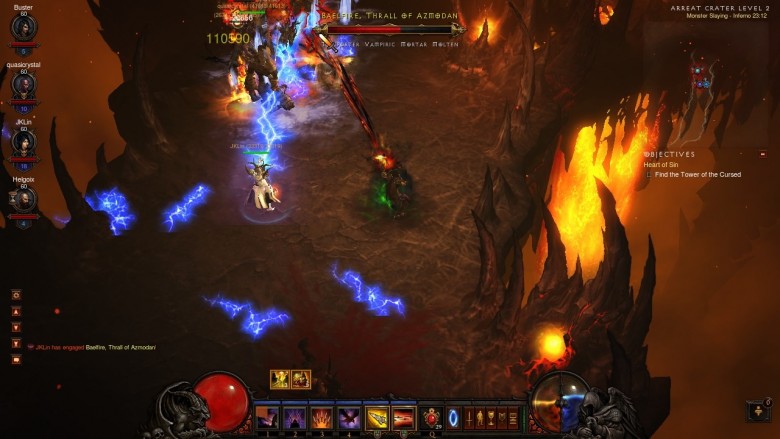Trigger the fiery skill in slot 3
This screenshot has width=780, height=439.
pos(321,417)
